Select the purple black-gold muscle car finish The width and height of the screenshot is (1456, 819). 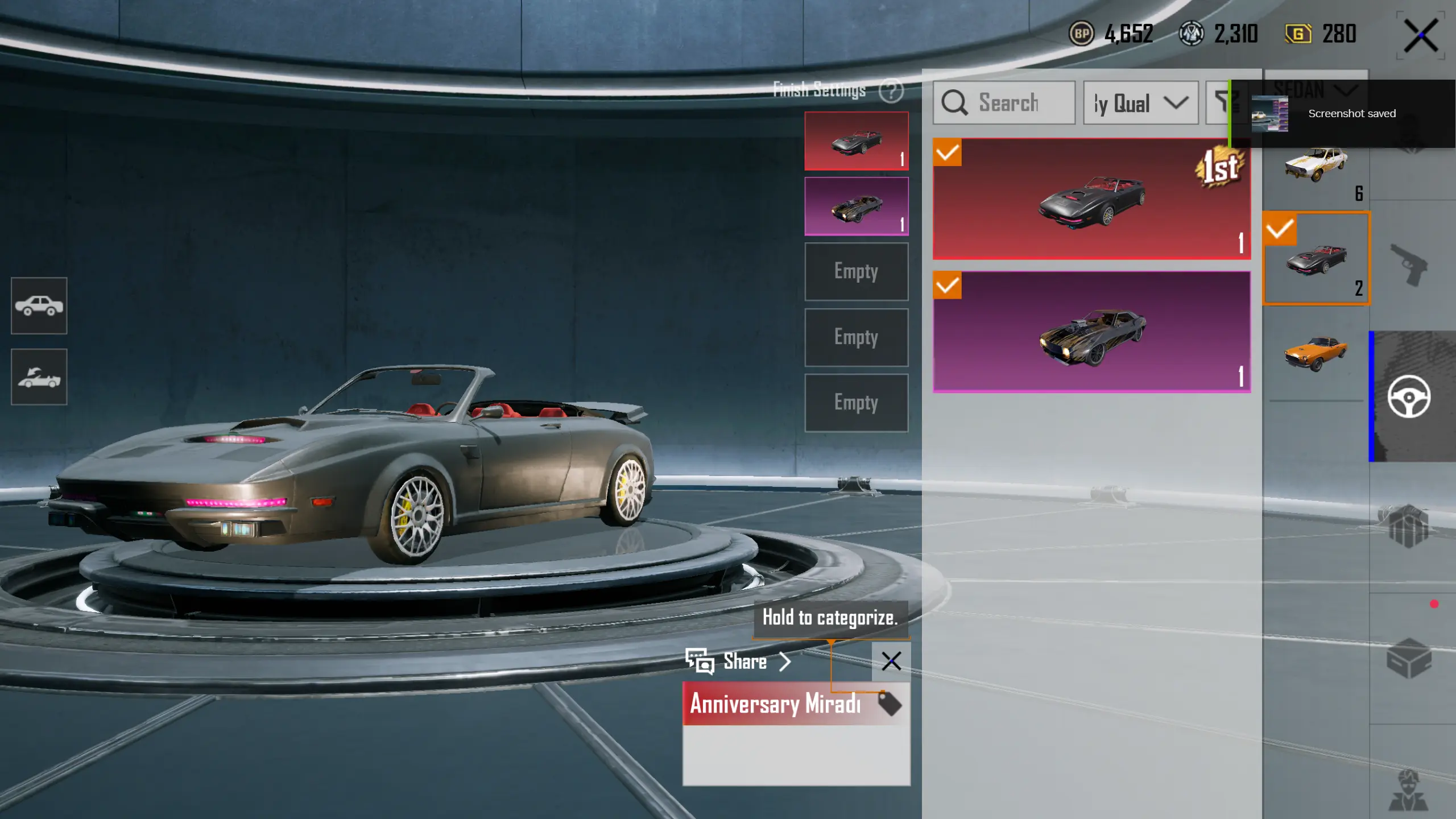(1091, 332)
